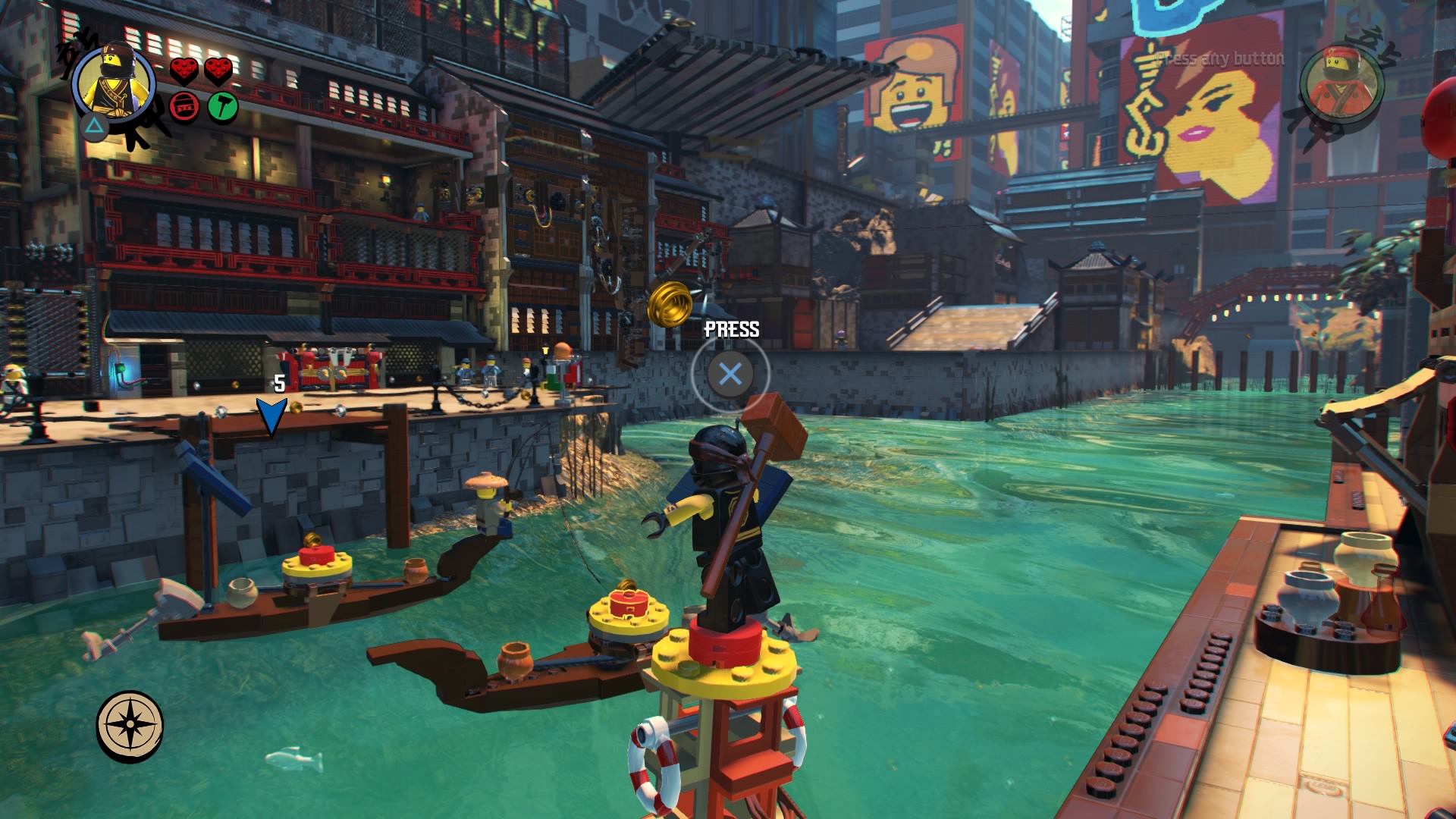
Task: Activate the red ninja mask ability icon
Action: tap(184, 107)
